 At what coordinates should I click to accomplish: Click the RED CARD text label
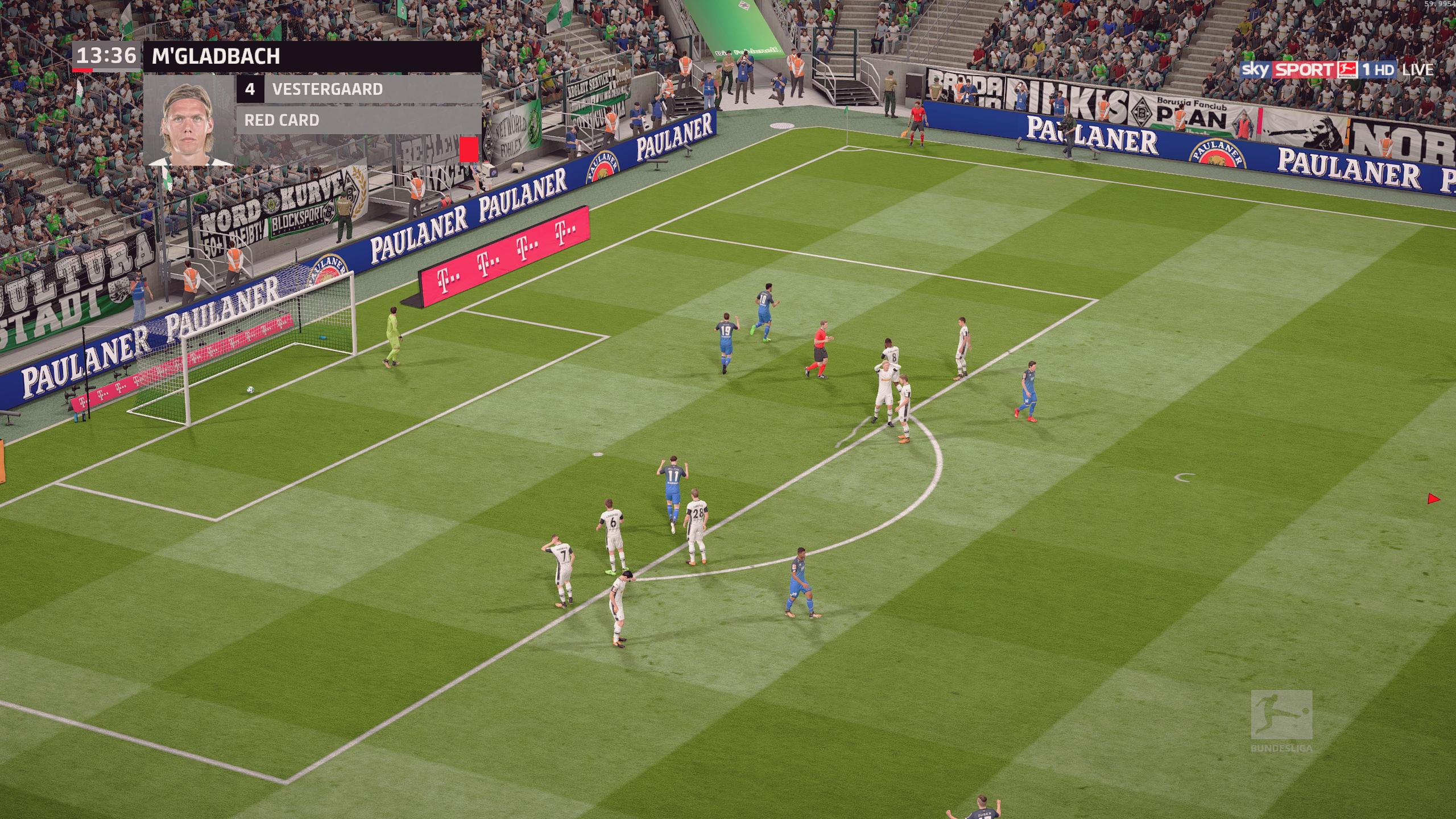pos(282,121)
